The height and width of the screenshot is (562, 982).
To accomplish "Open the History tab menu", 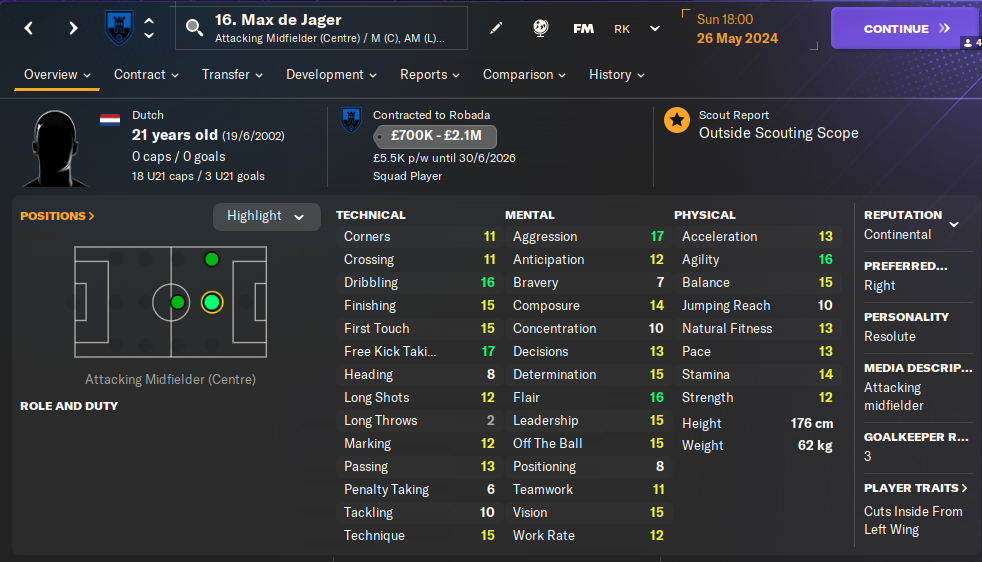I will pyautogui.click(x=616, y=75).
